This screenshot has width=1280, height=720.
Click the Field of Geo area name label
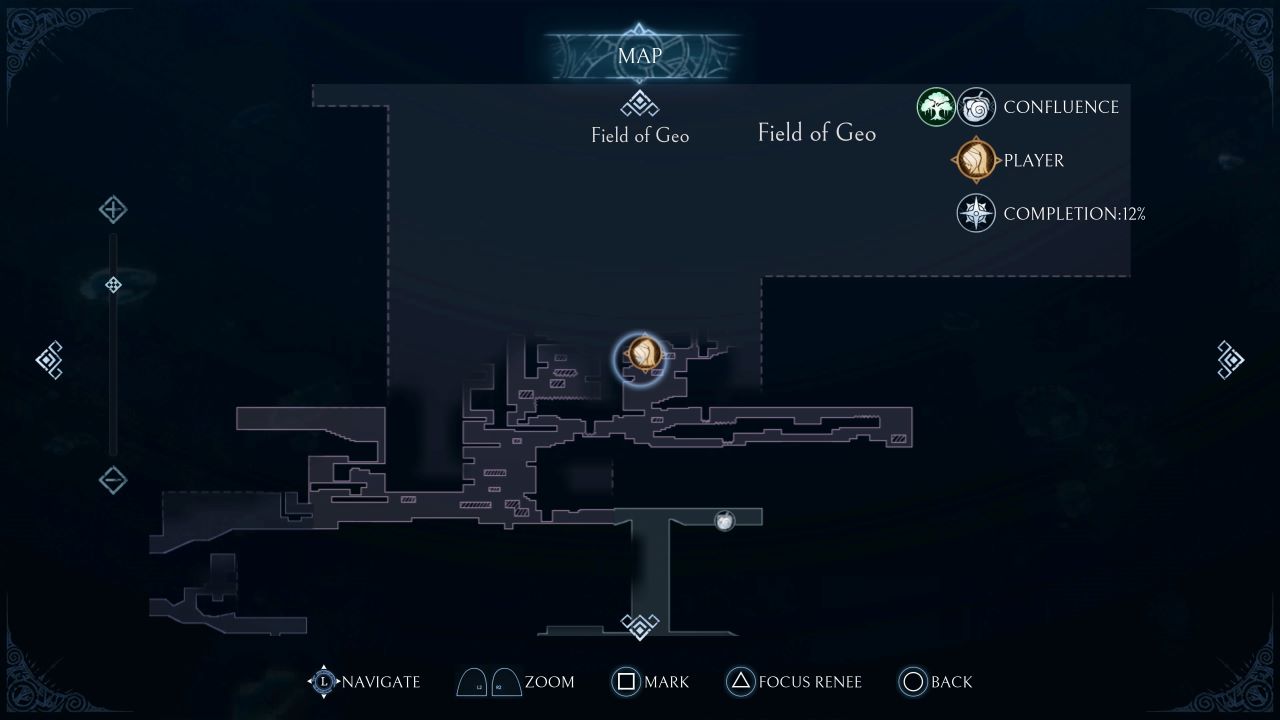point(817,132)
